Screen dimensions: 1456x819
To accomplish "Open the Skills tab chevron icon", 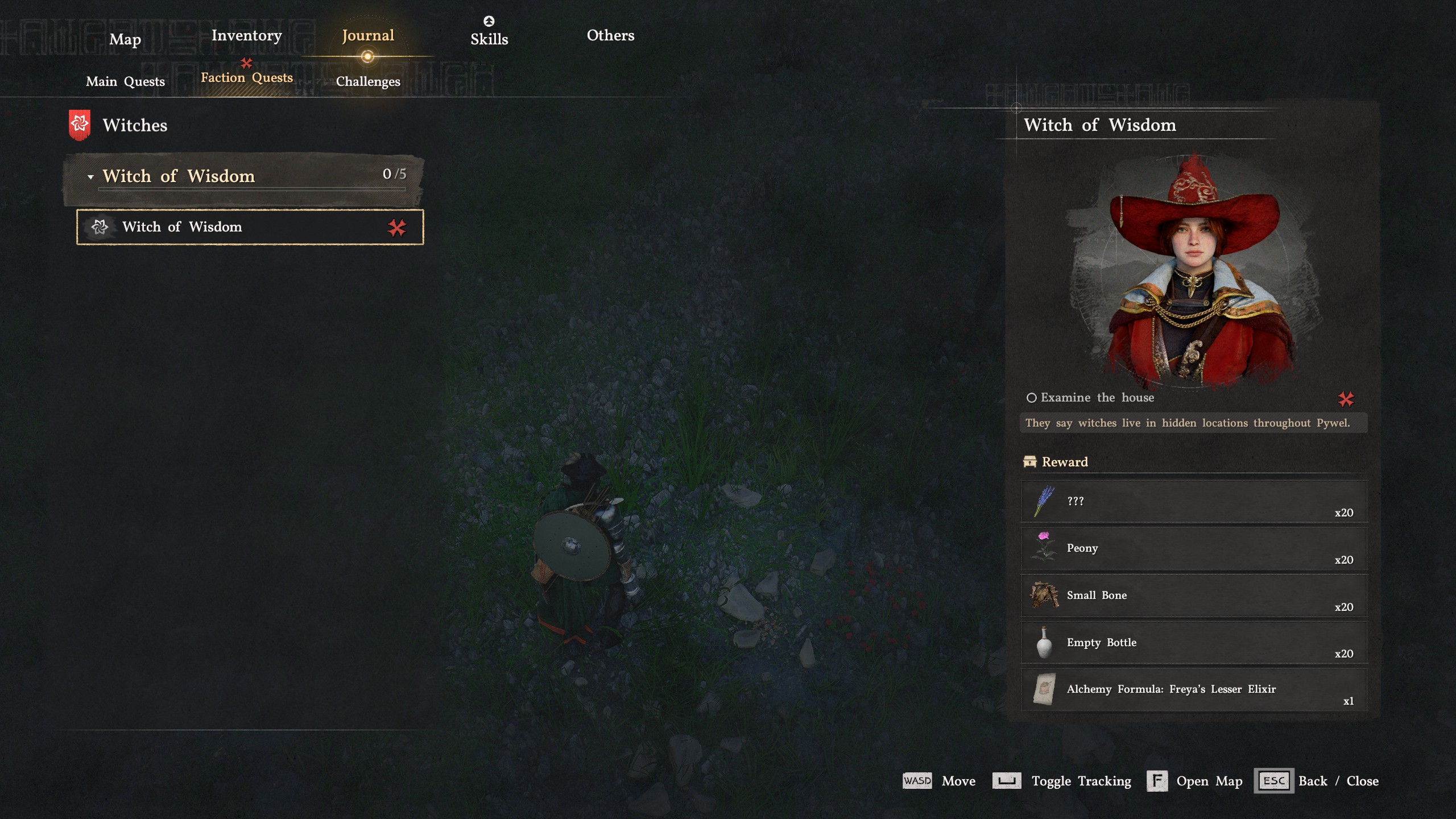I will point(490,21).
